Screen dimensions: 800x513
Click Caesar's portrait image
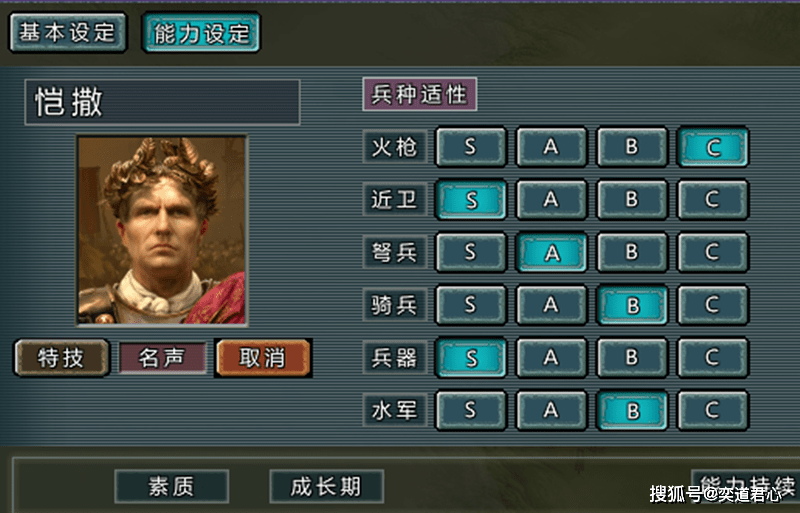click(x=162, y=230)
